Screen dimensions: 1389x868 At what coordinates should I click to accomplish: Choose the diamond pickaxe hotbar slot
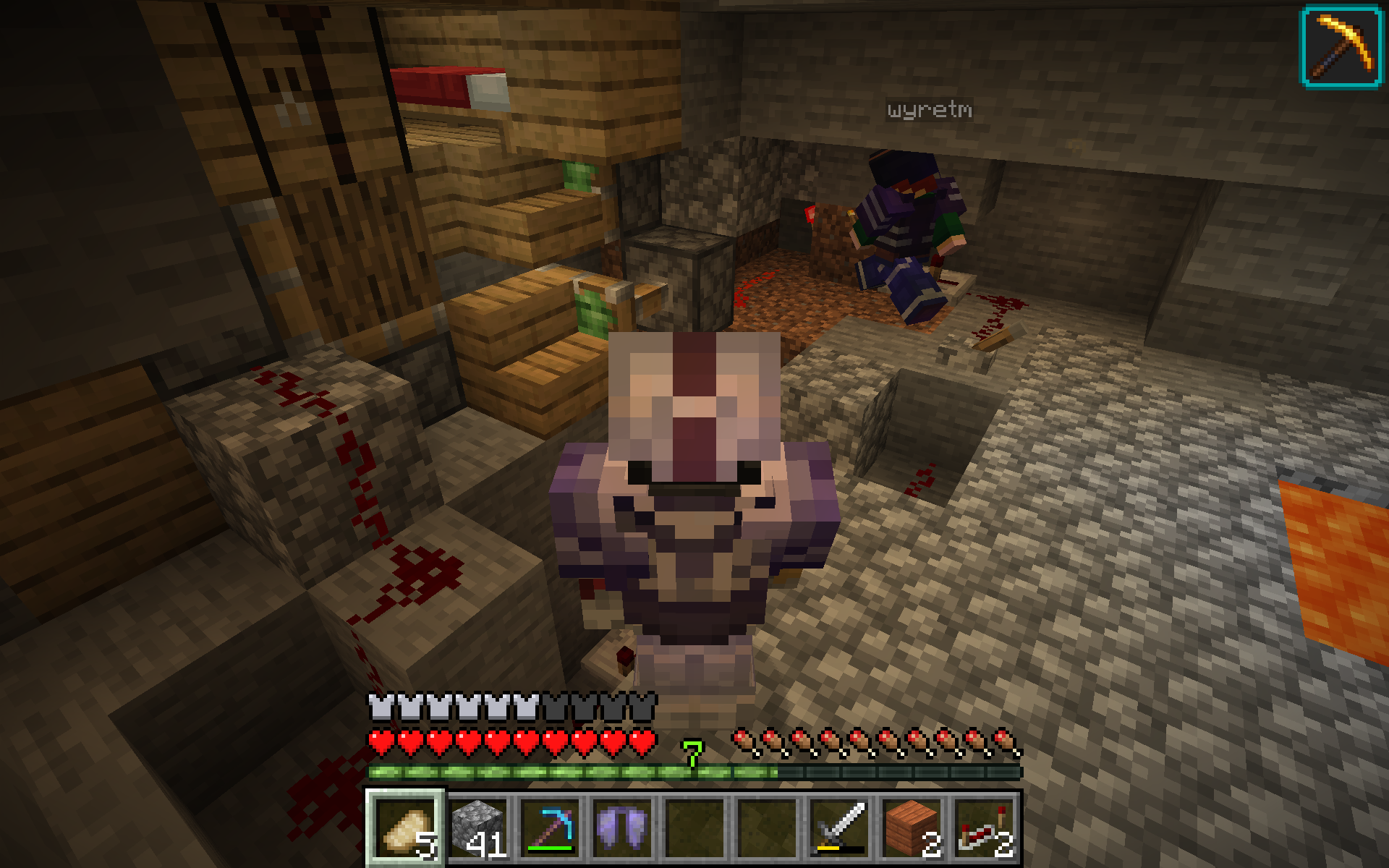pyautogui.click(x=550, y=827)
